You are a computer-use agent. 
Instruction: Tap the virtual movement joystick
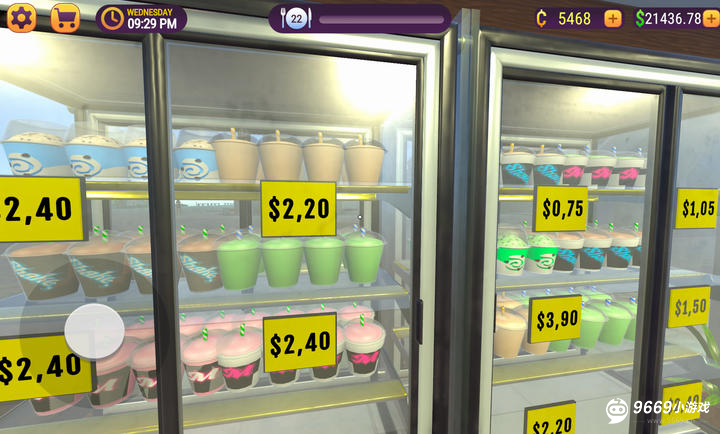[x=95, y=330]
